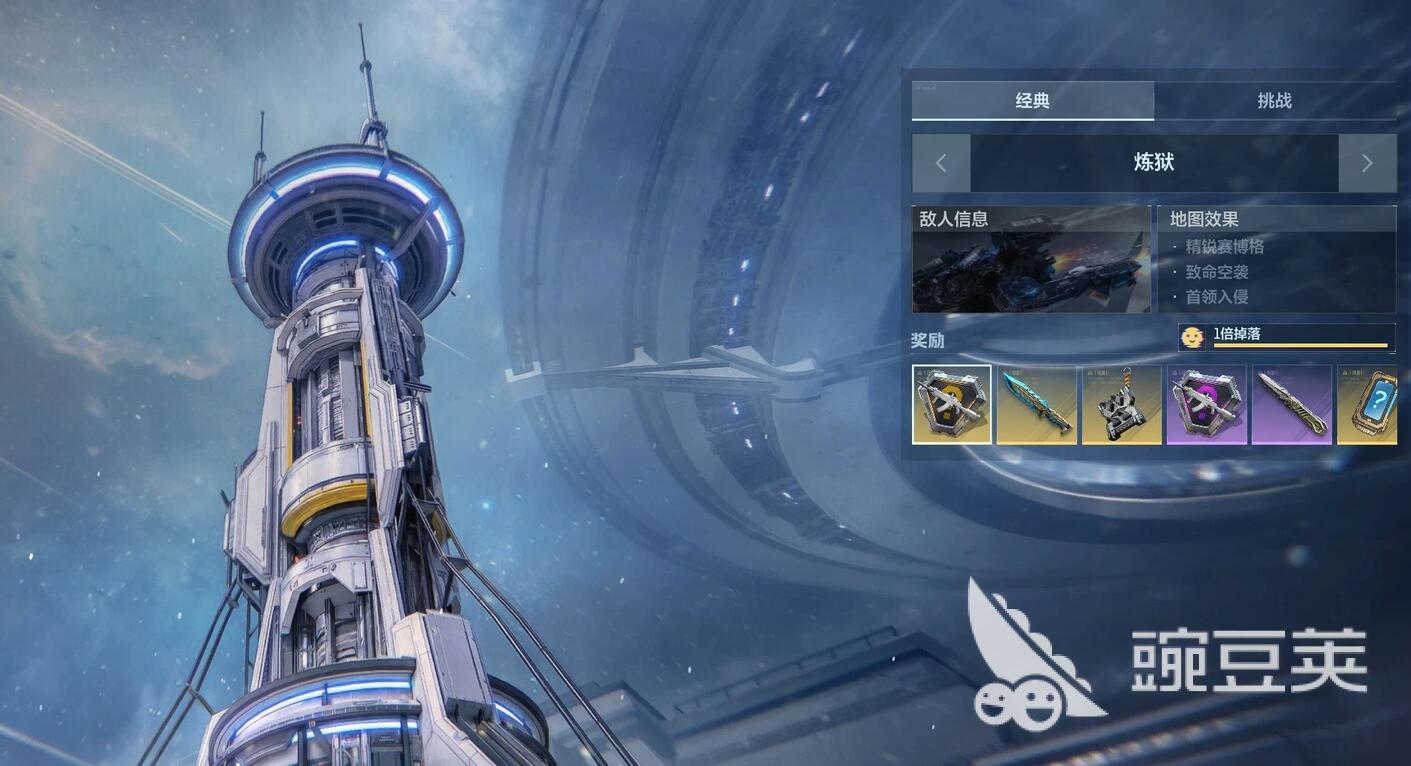
Task: Switch to the 挑战 (Challenge) tab
Action: (1274, 101)
